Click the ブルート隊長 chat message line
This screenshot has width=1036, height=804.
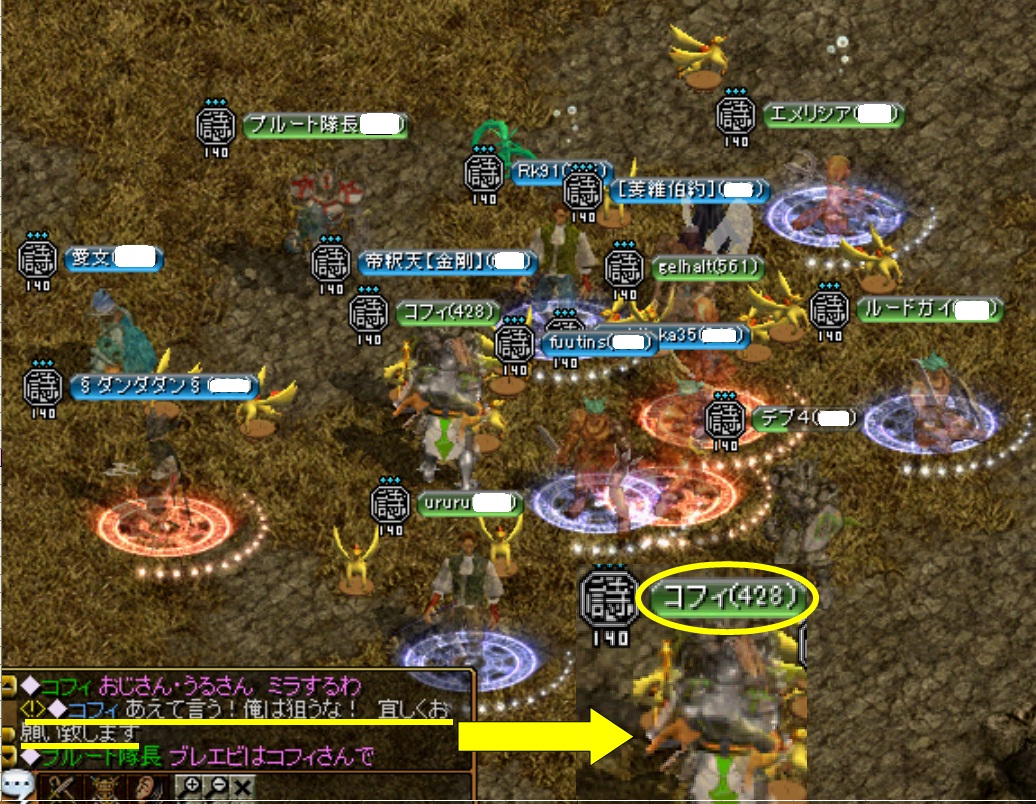click(x=200, y=756)
